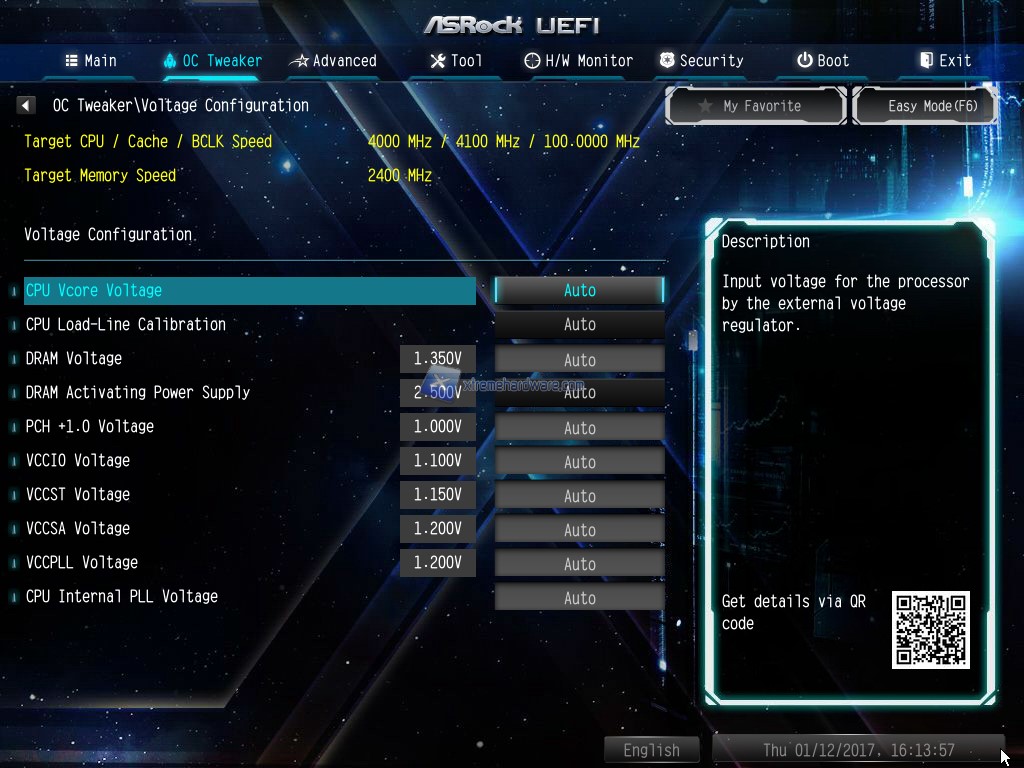Open the CPU Vcore Voltage dropdown
The image size is (1024, 768).
point(579,290)
